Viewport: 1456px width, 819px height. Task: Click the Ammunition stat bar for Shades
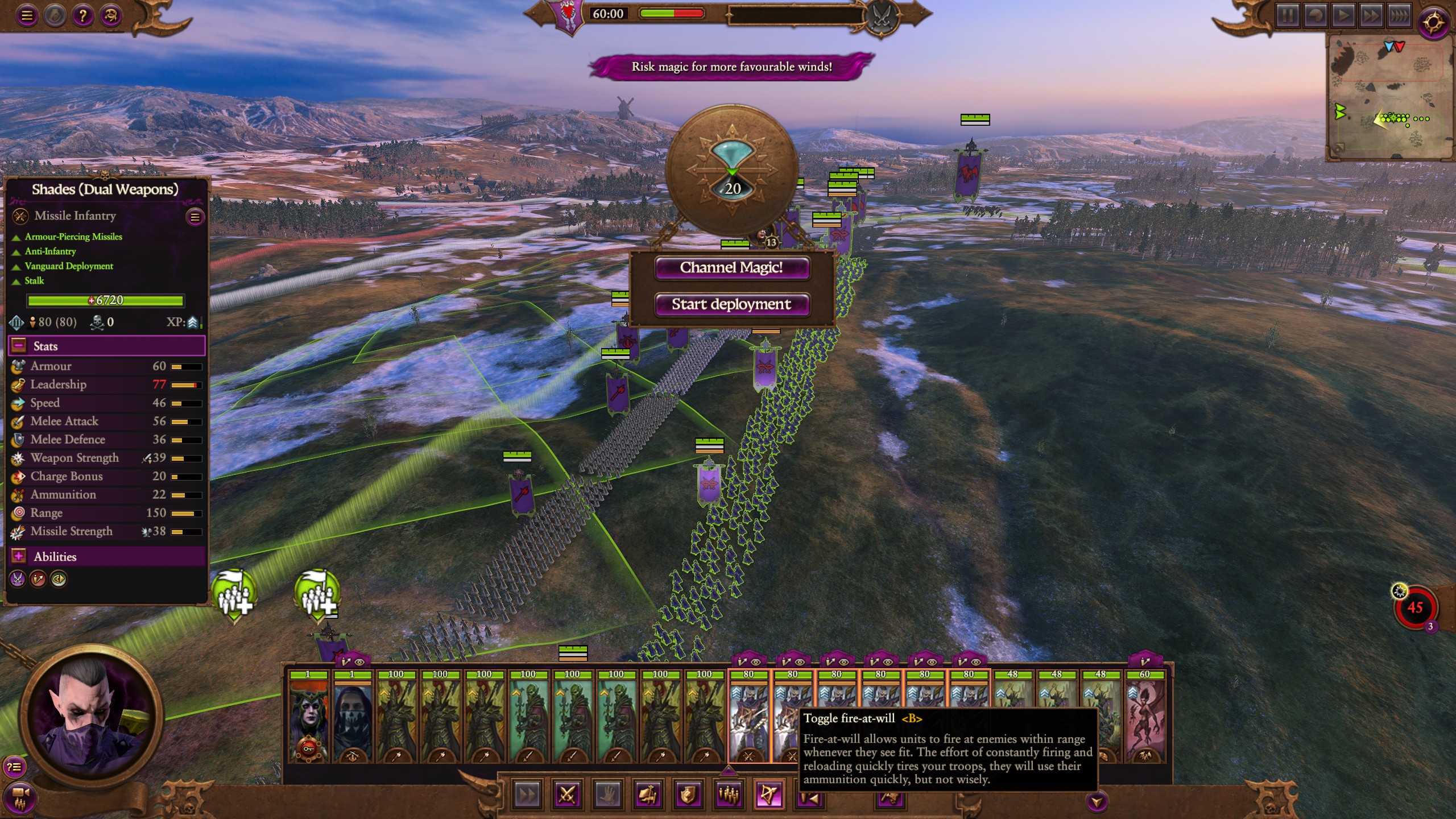point(188,494)
